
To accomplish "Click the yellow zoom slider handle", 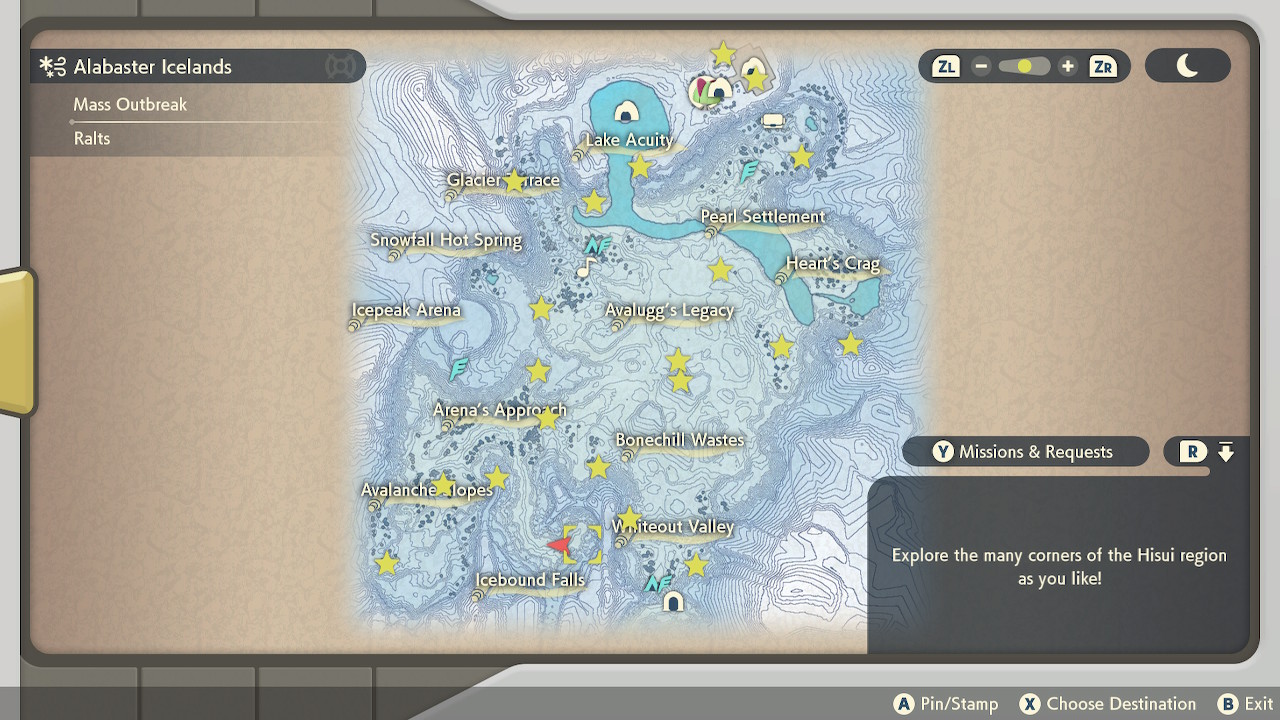I will pyautogui.click(x=1022, y=65).
